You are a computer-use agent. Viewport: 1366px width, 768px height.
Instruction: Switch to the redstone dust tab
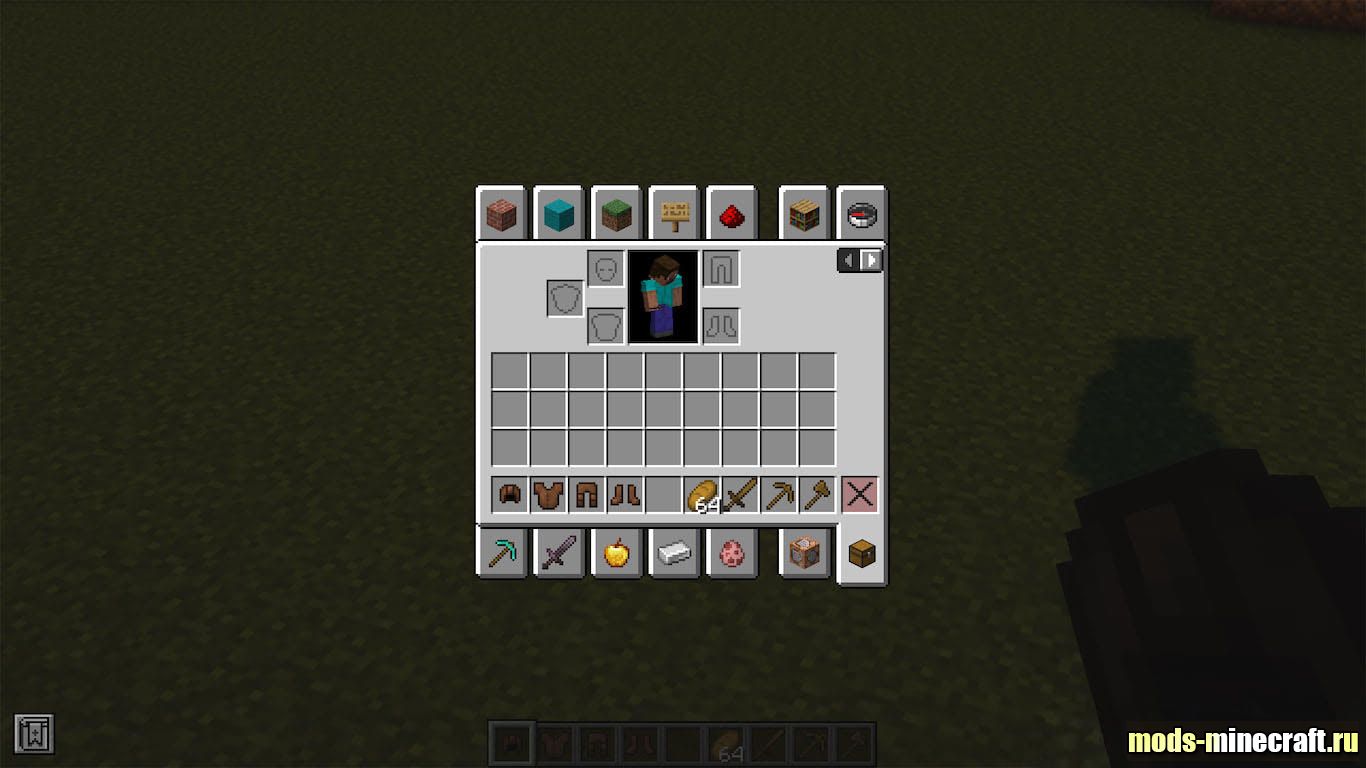point(731,214)
